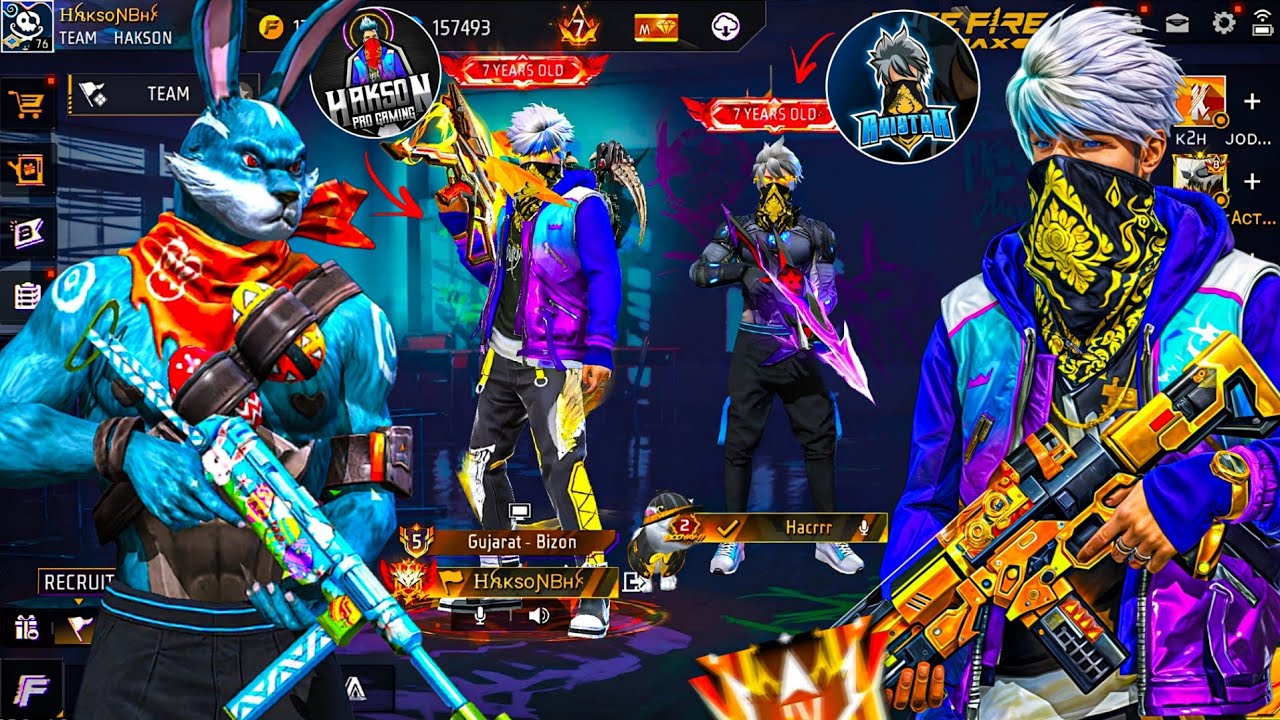Open the book icon marked B
This screenshot has height=720, width=1280.
point(25,233)
